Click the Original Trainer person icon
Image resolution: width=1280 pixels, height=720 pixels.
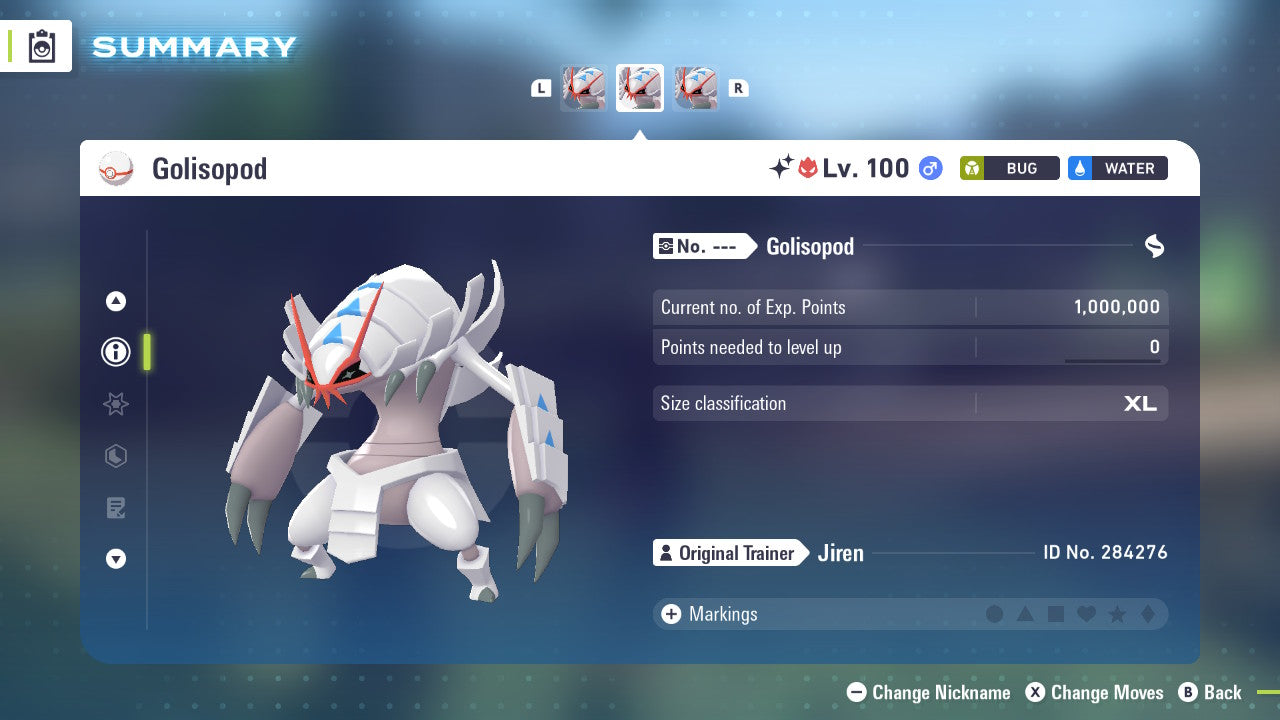coord(665,553)
